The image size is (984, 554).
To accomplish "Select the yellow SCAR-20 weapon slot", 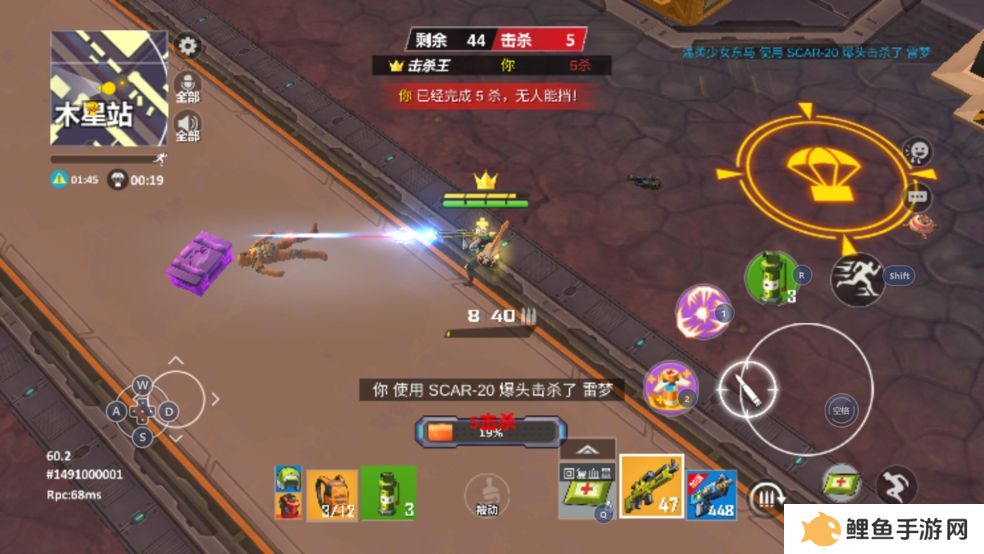I will [x=651, y=487].
